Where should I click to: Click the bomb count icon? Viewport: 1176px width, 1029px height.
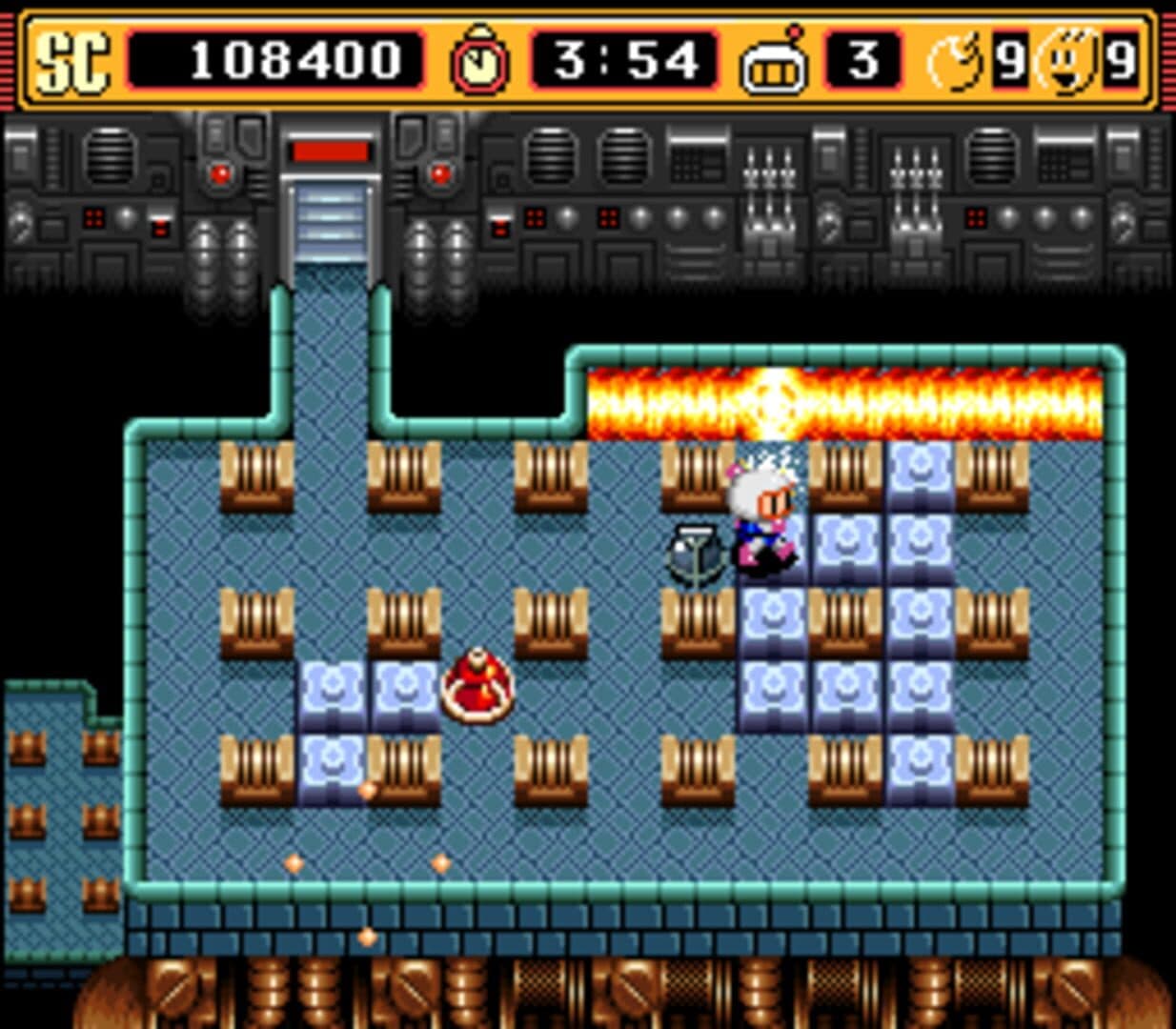956,63
